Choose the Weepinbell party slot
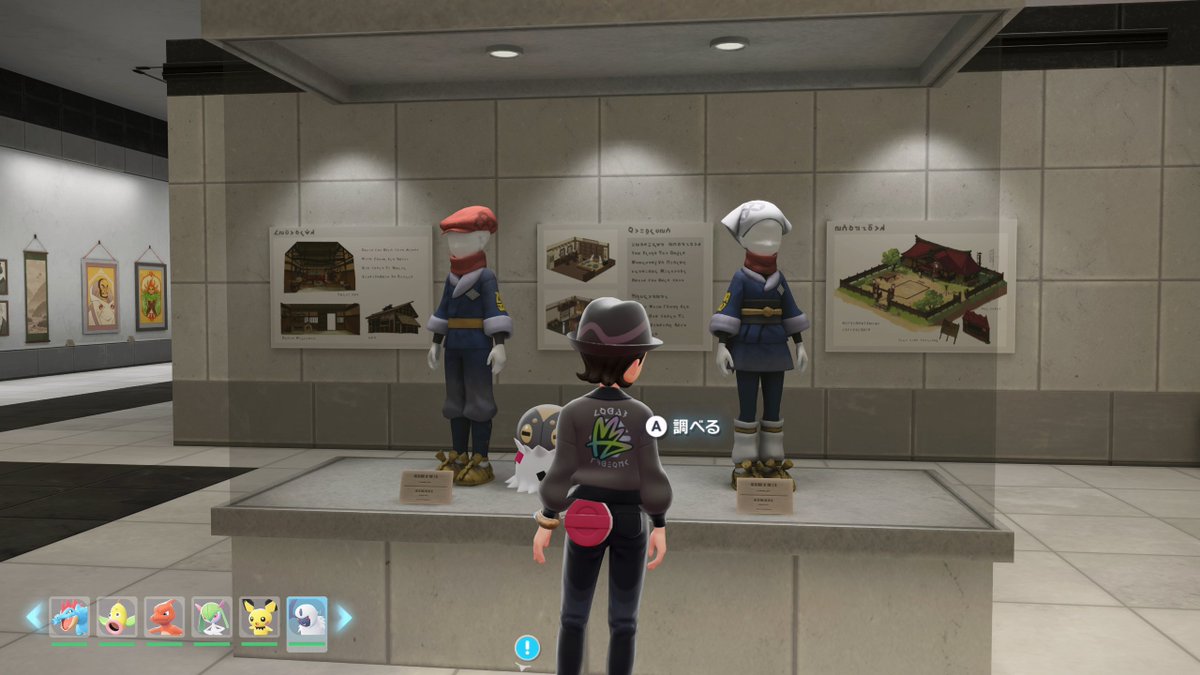The width and height of the screenshot is (1200, 675). tap(117, 617)
